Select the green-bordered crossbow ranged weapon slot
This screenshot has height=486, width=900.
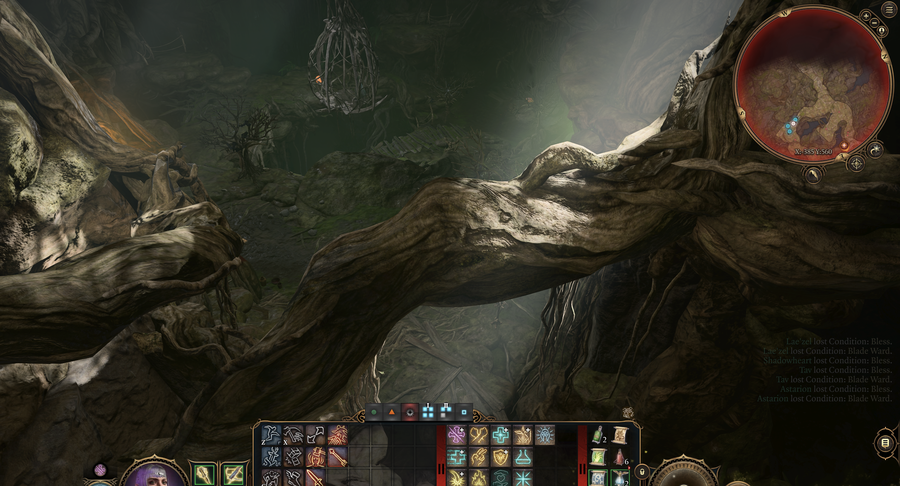click(234, 473)
